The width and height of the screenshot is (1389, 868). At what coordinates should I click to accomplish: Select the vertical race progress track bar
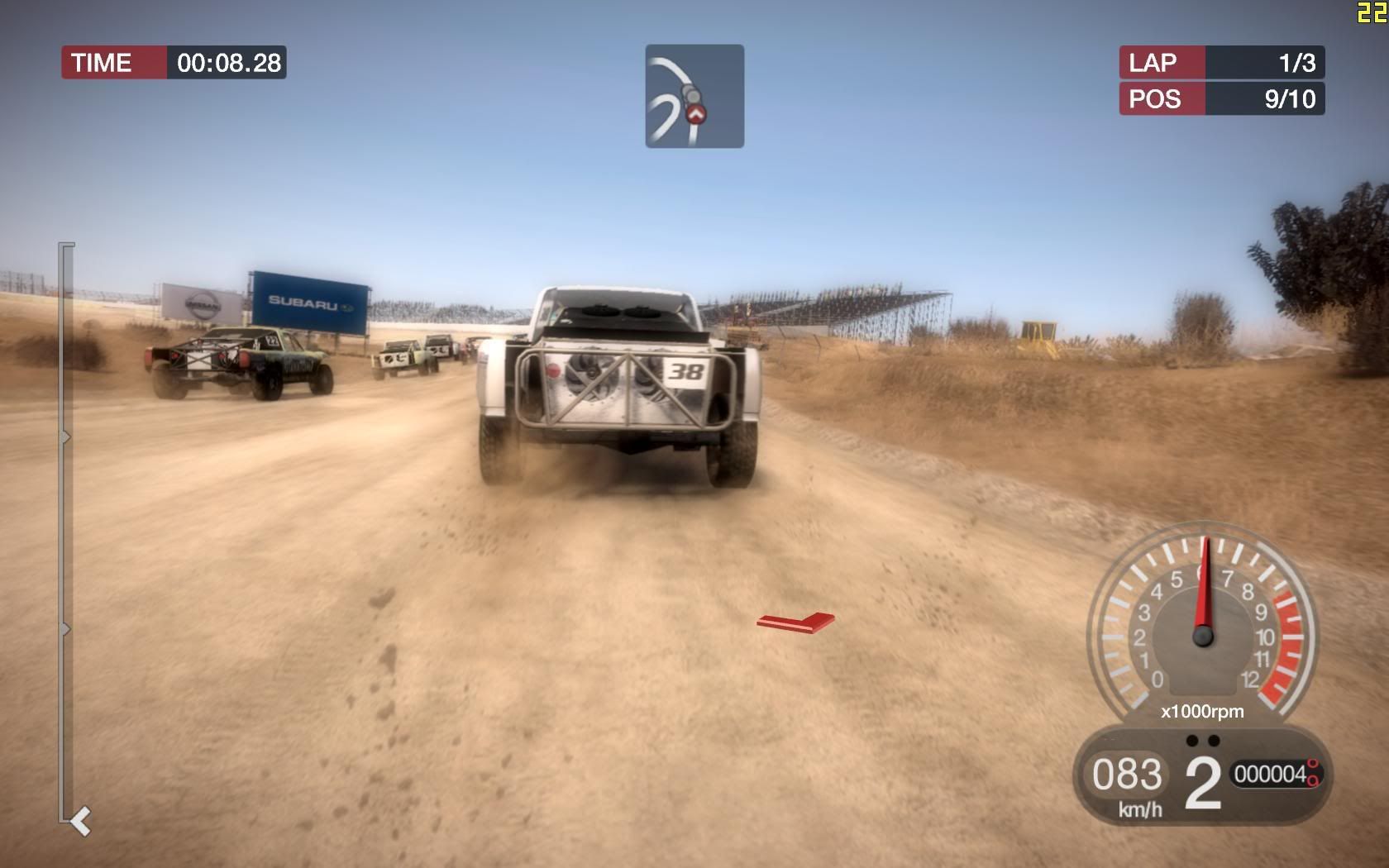click(66, 532)
